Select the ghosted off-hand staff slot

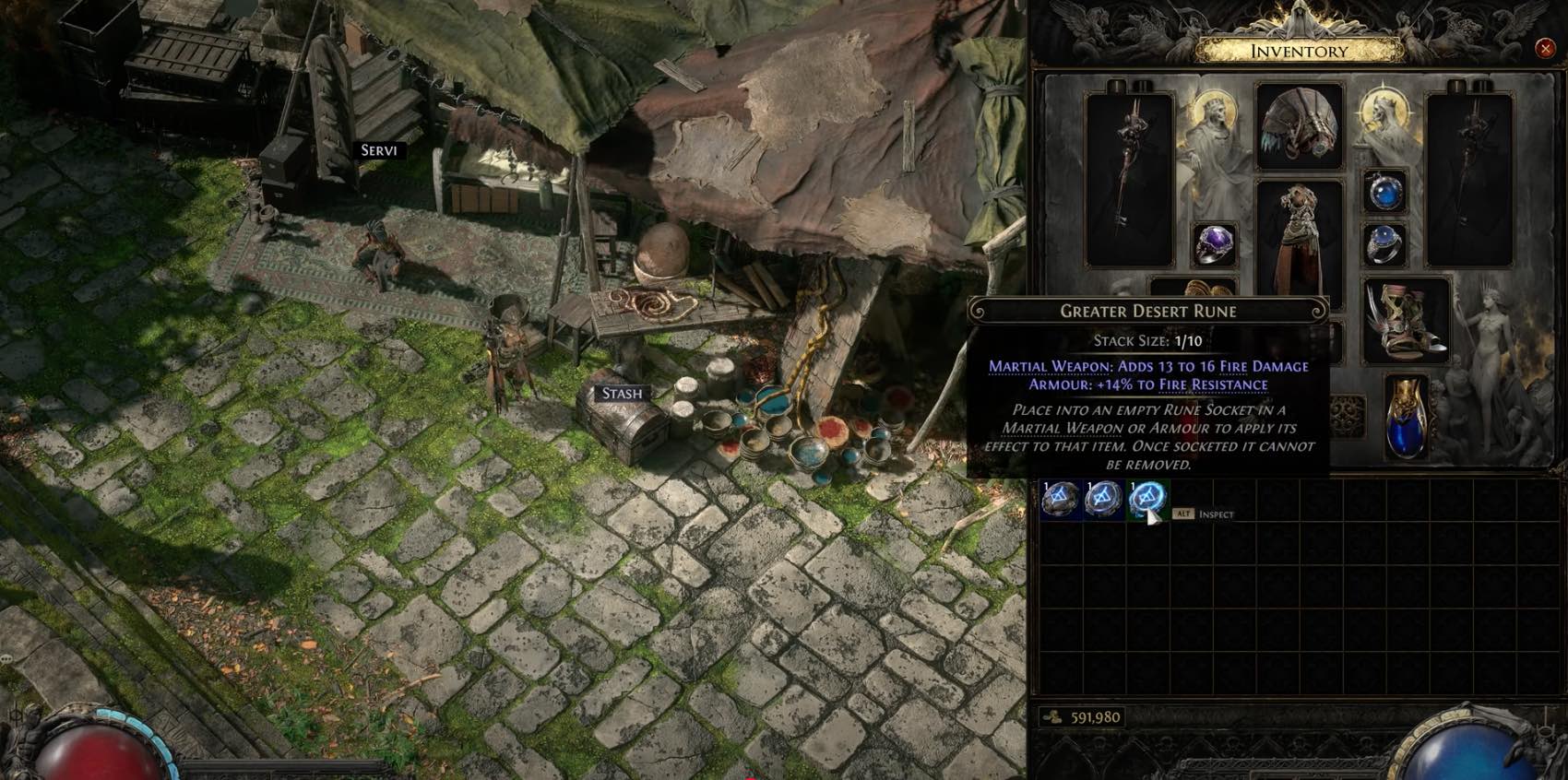tap(1469, 180)
